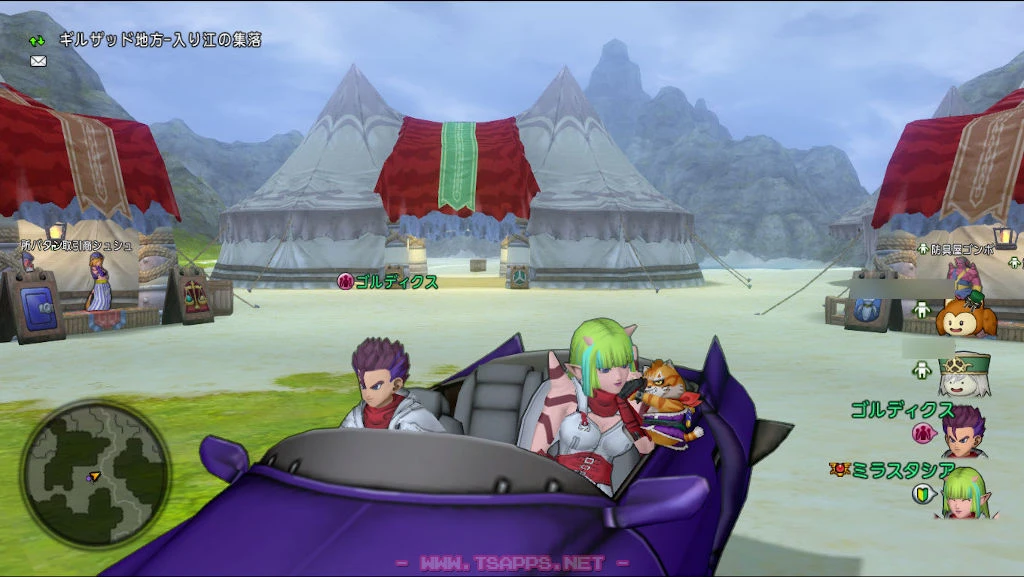Choose the monkey party member portrait
Image resolution: width=1024 pixels, height=577 pixels.
click(965, 316)
